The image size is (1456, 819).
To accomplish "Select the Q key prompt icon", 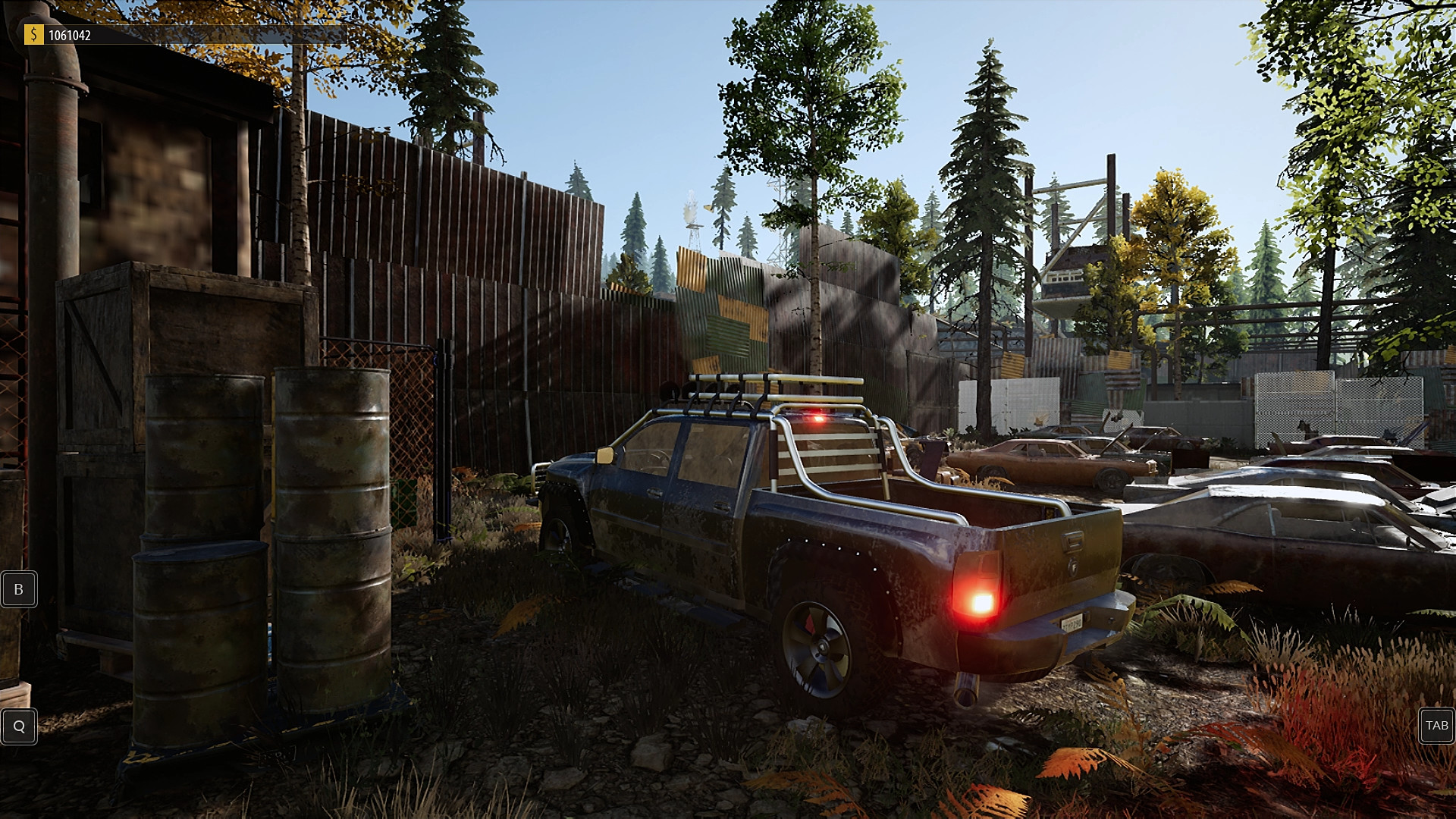I will (19, 726).
